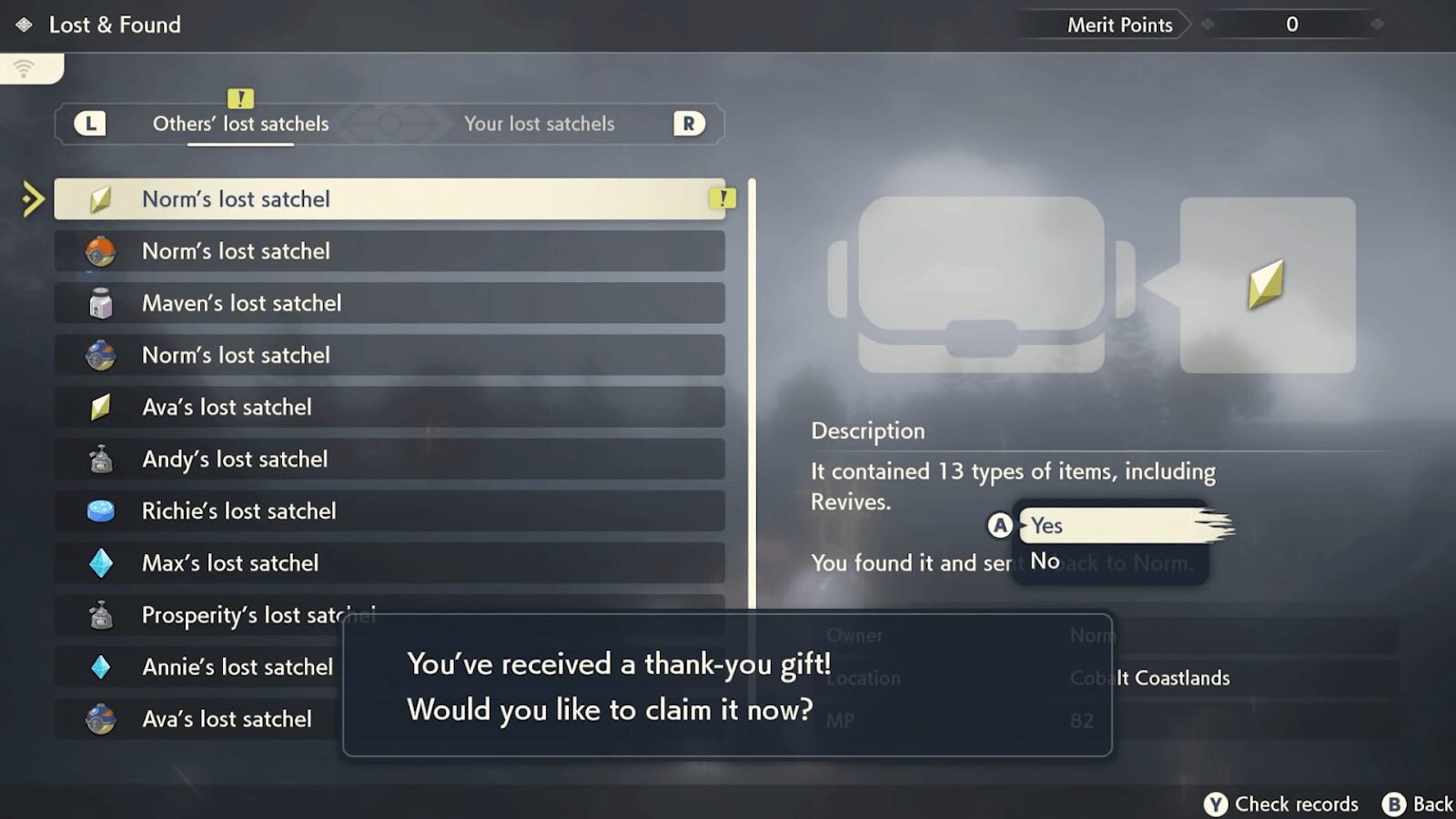
Task: Click the blue disc icon beside Richie's satchel
Action: pos(103,511)
